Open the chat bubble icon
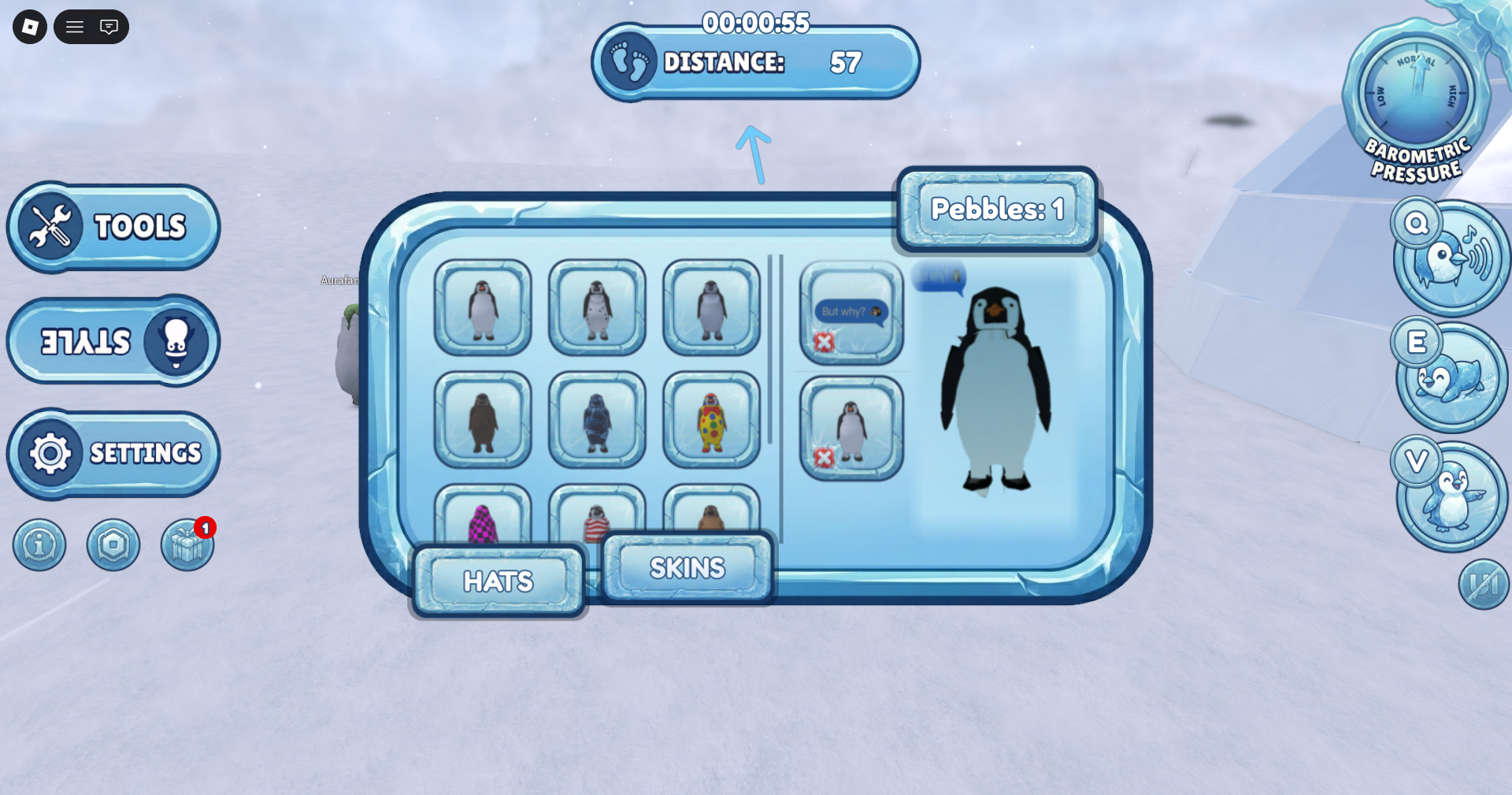 click(109, 26)
